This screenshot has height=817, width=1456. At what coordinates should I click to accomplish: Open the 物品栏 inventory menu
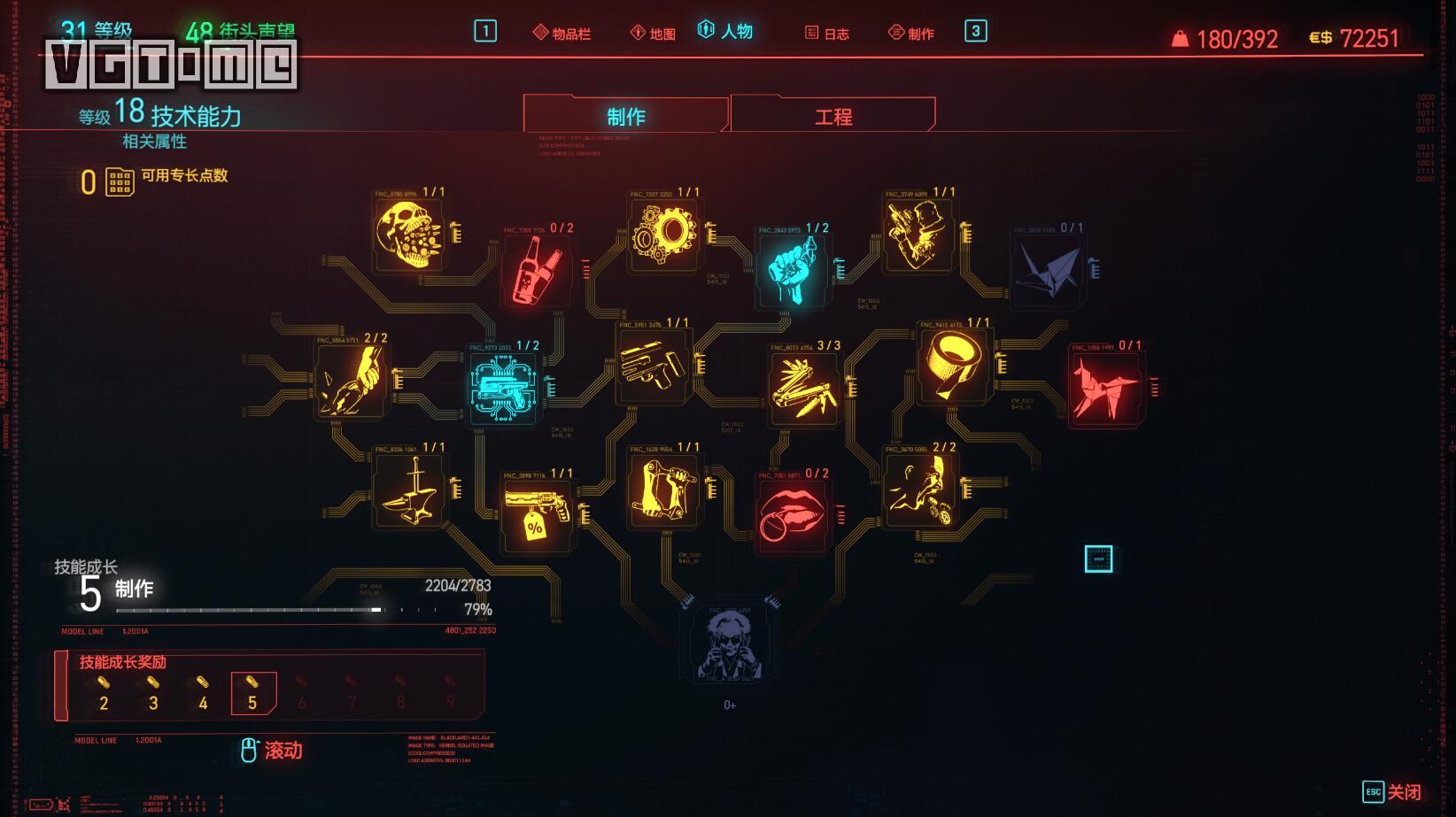click(562, 34)
